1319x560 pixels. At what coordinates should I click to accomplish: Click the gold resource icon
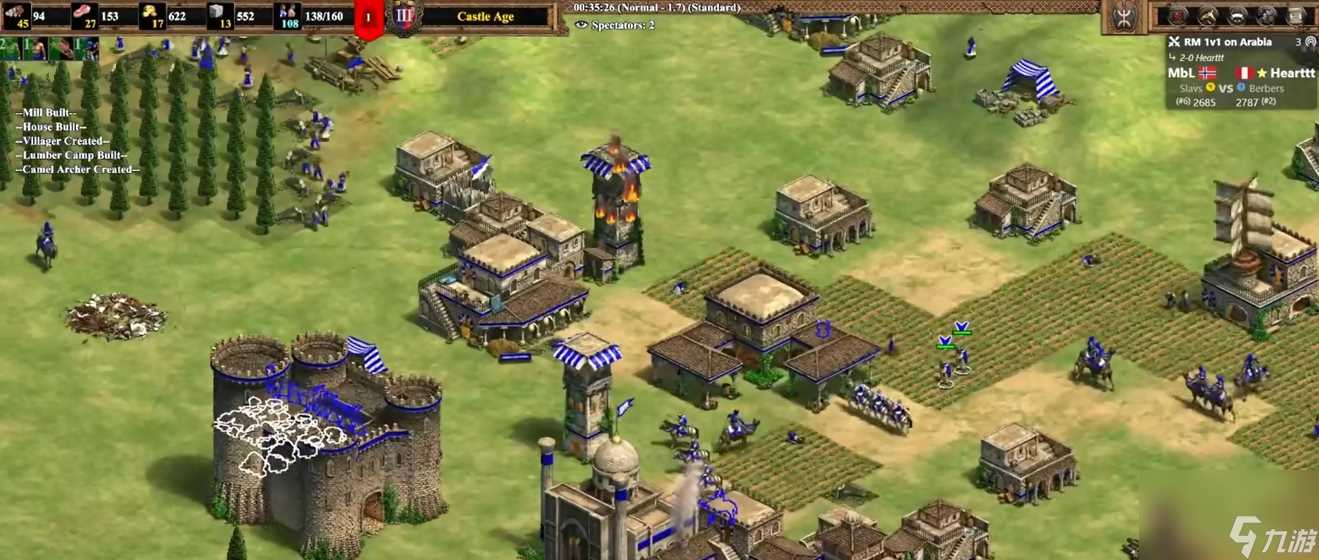click(x=151, y=14)
